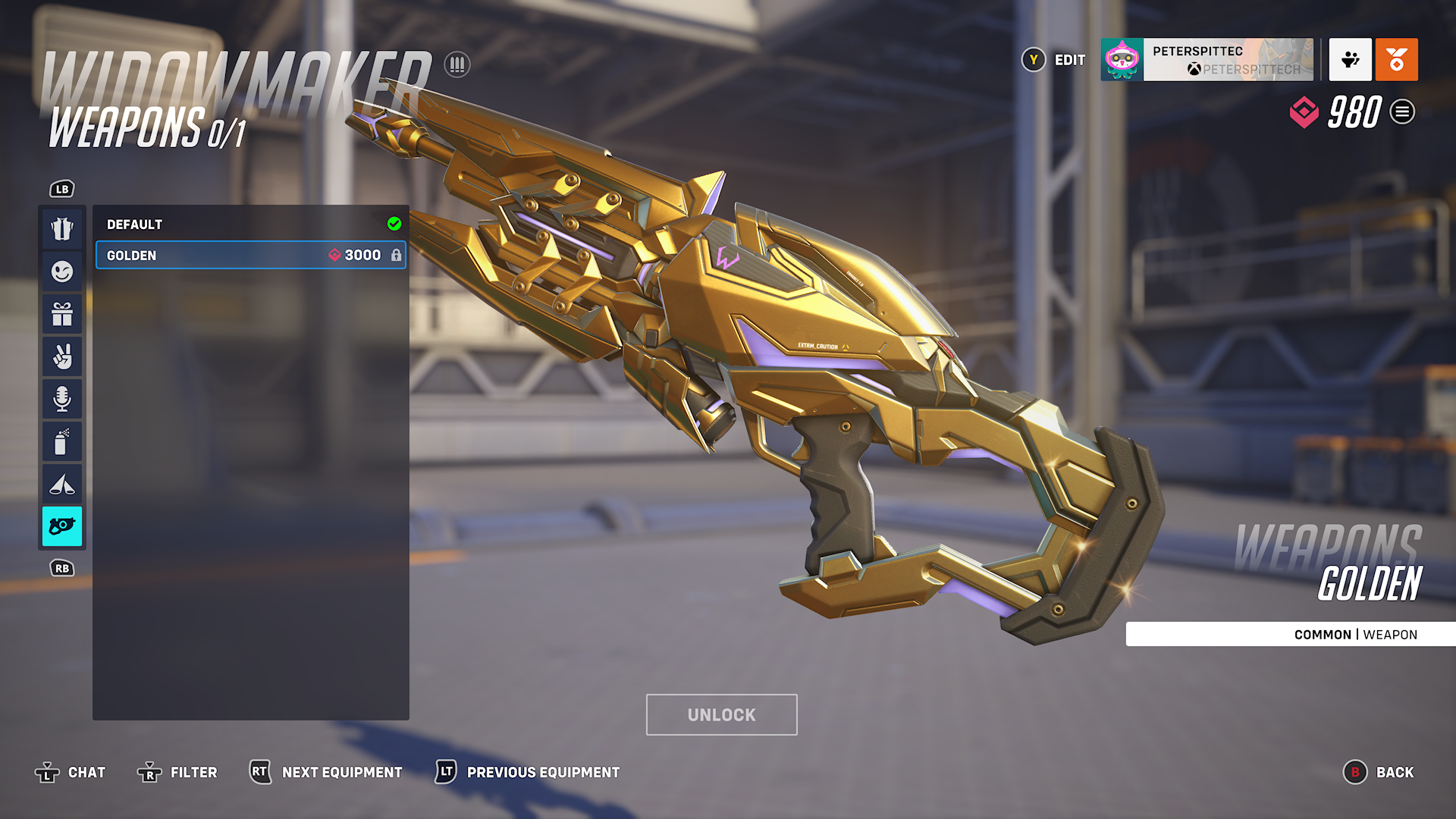This screenshot has width=1456, height=819.
Task: Open the orange challenges medal icon
Action: pyautogui.click(x=1397, y=60)
